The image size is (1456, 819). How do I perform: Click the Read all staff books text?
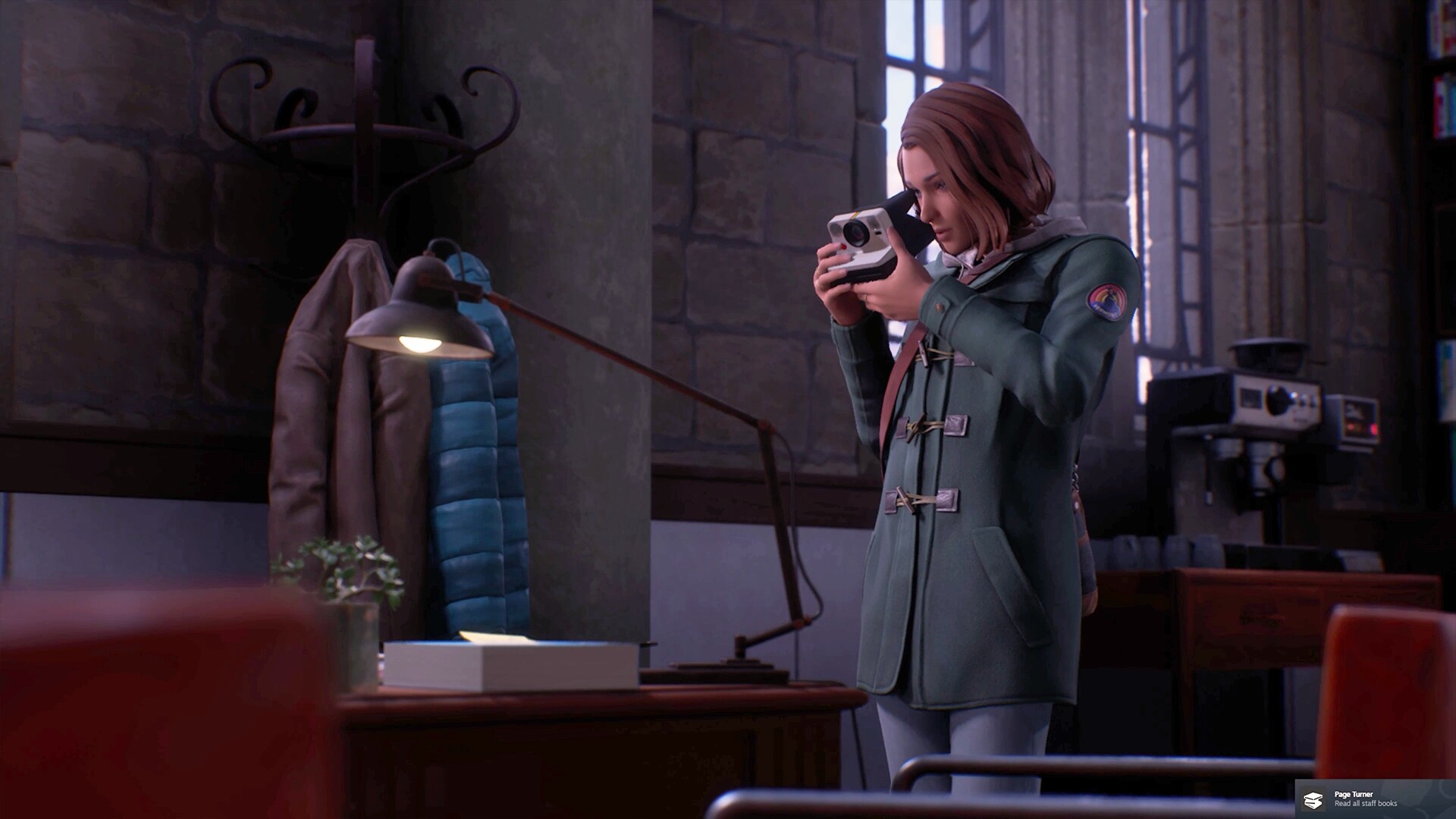click(x=1365, y=805)
